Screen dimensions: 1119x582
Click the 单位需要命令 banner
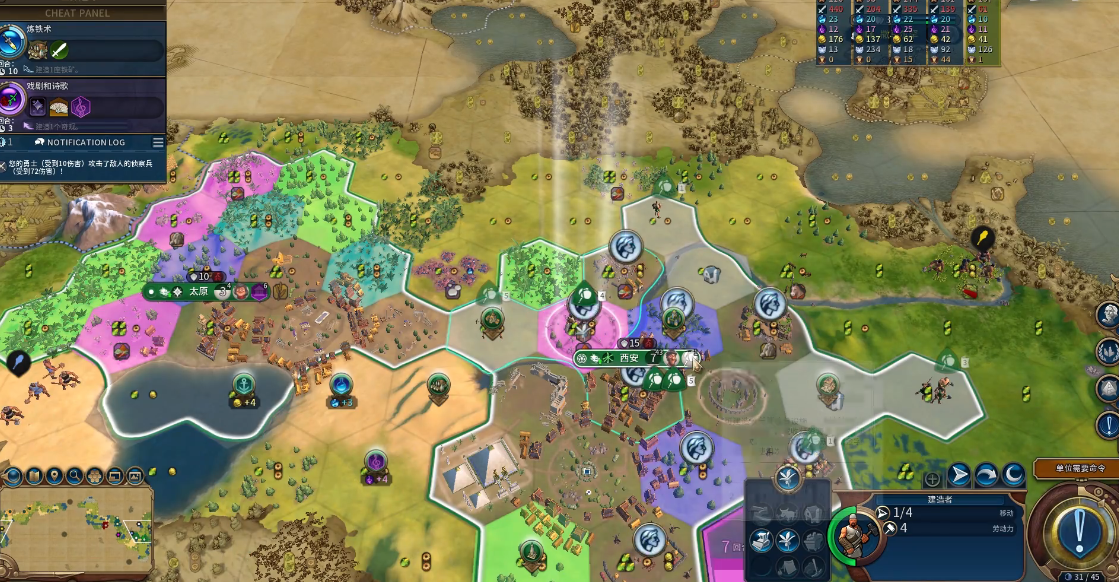1075,468
